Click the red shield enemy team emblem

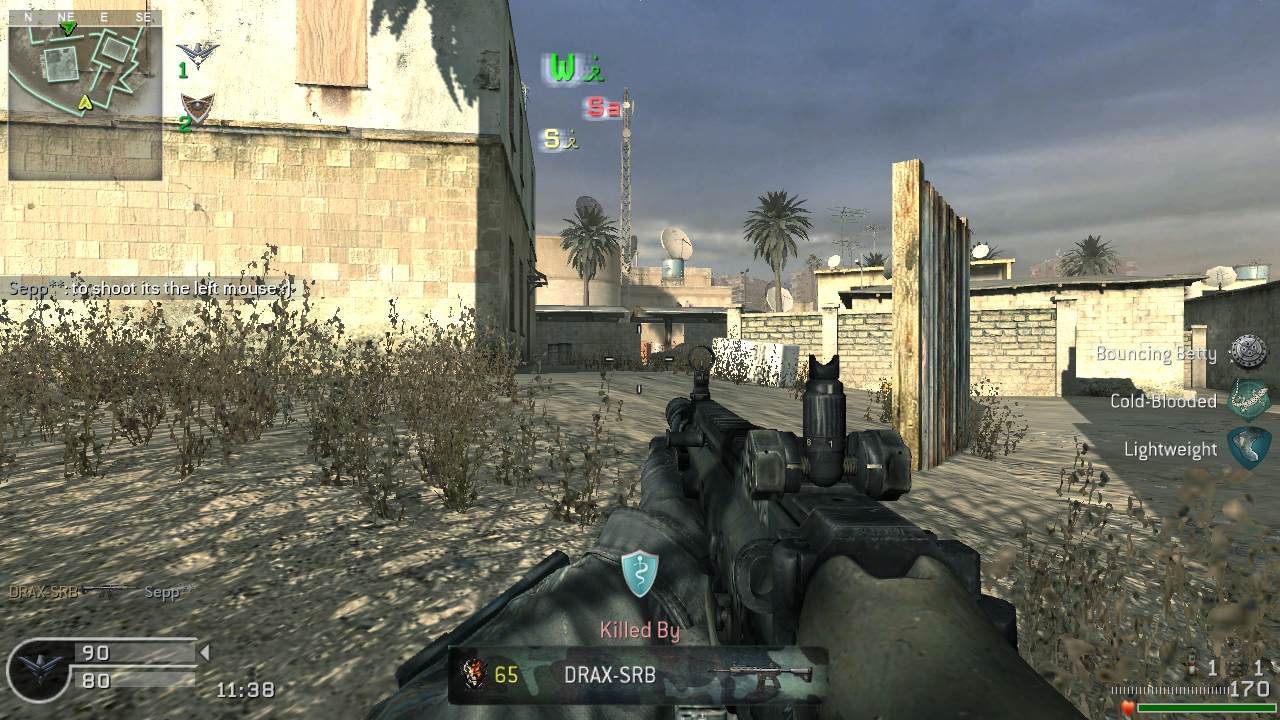[197, 107]
